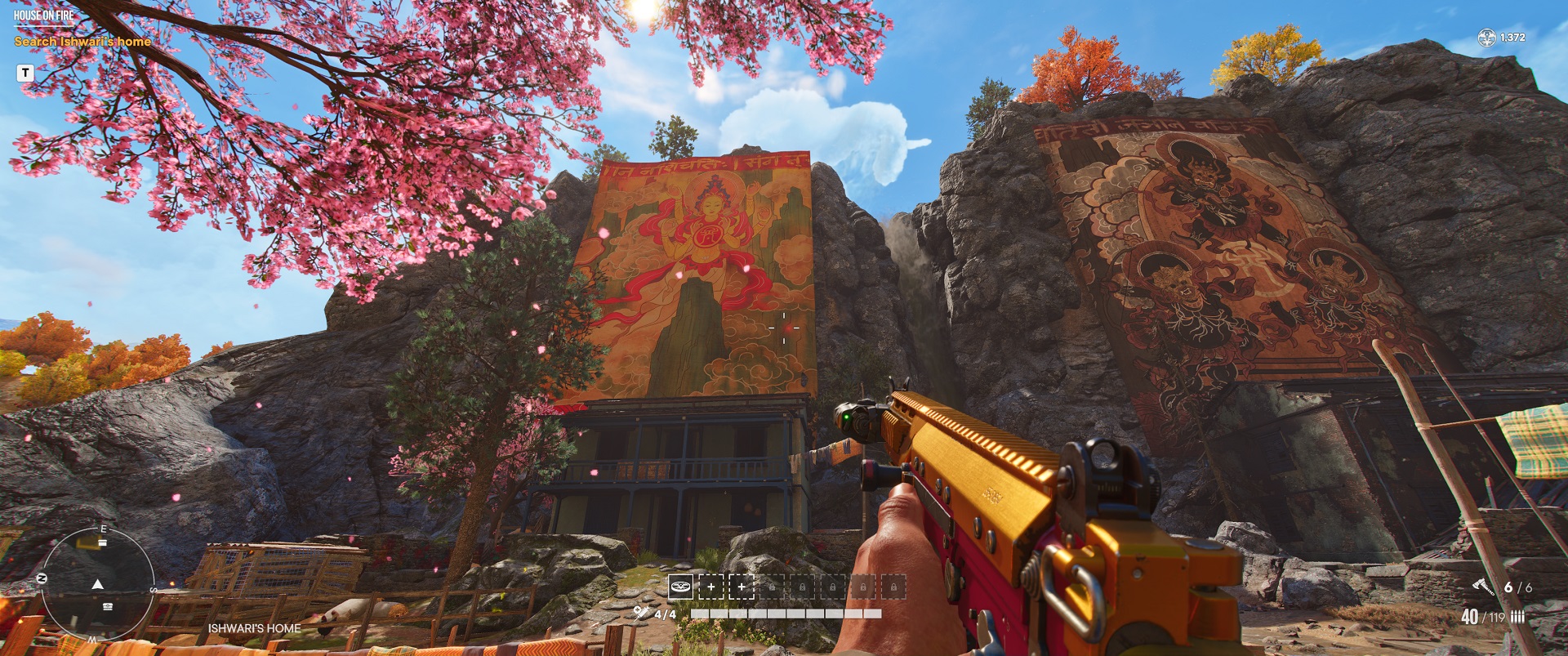1568x656 pixels.
Task: Open the circular compass minimap
Action: 97,583
